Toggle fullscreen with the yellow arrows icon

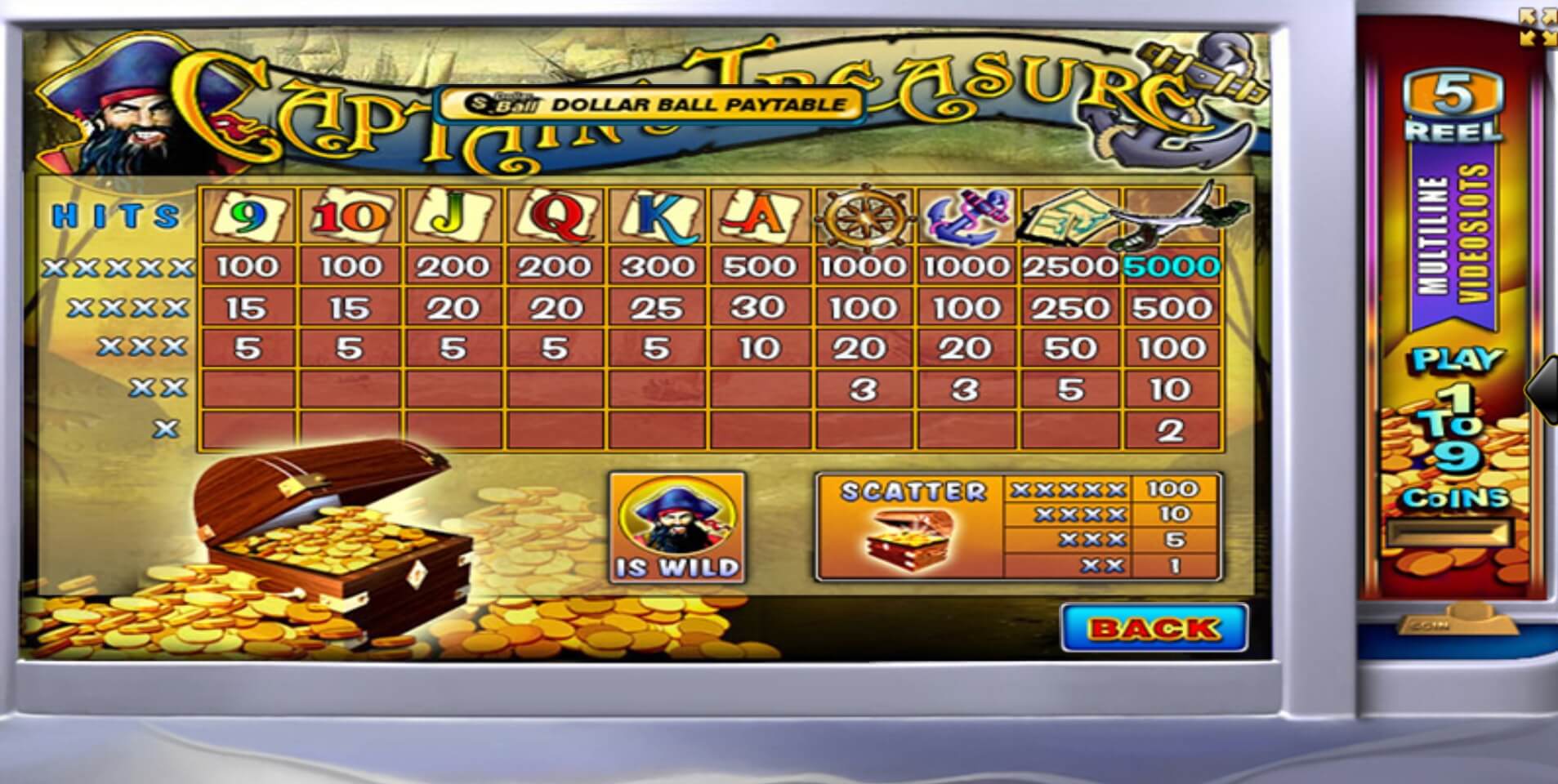(1534, 24)
